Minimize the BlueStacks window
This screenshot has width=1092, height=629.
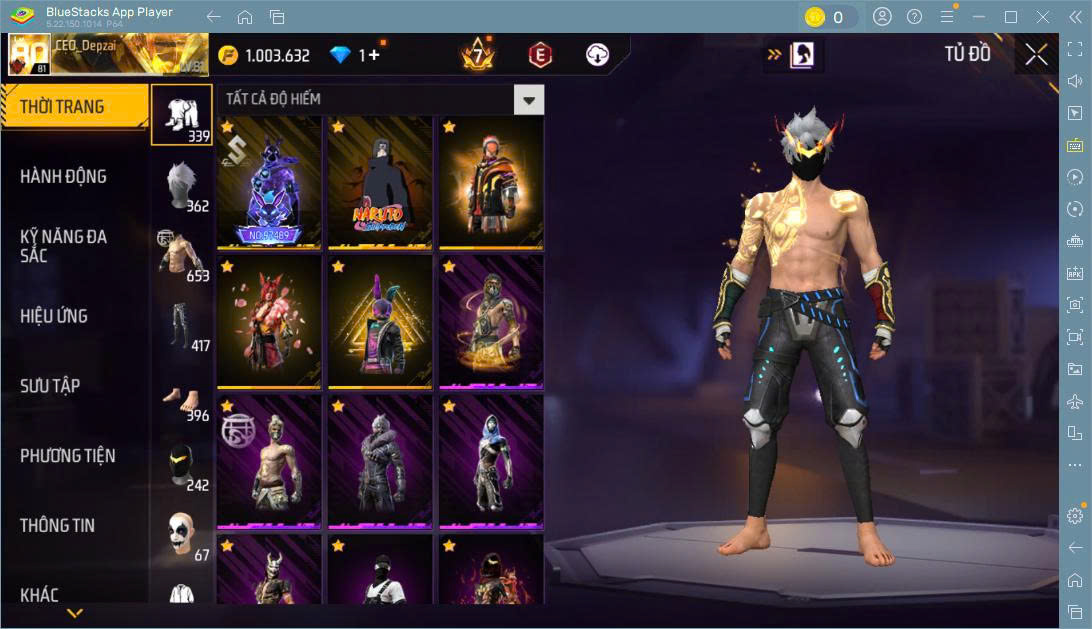coord(981,17)
